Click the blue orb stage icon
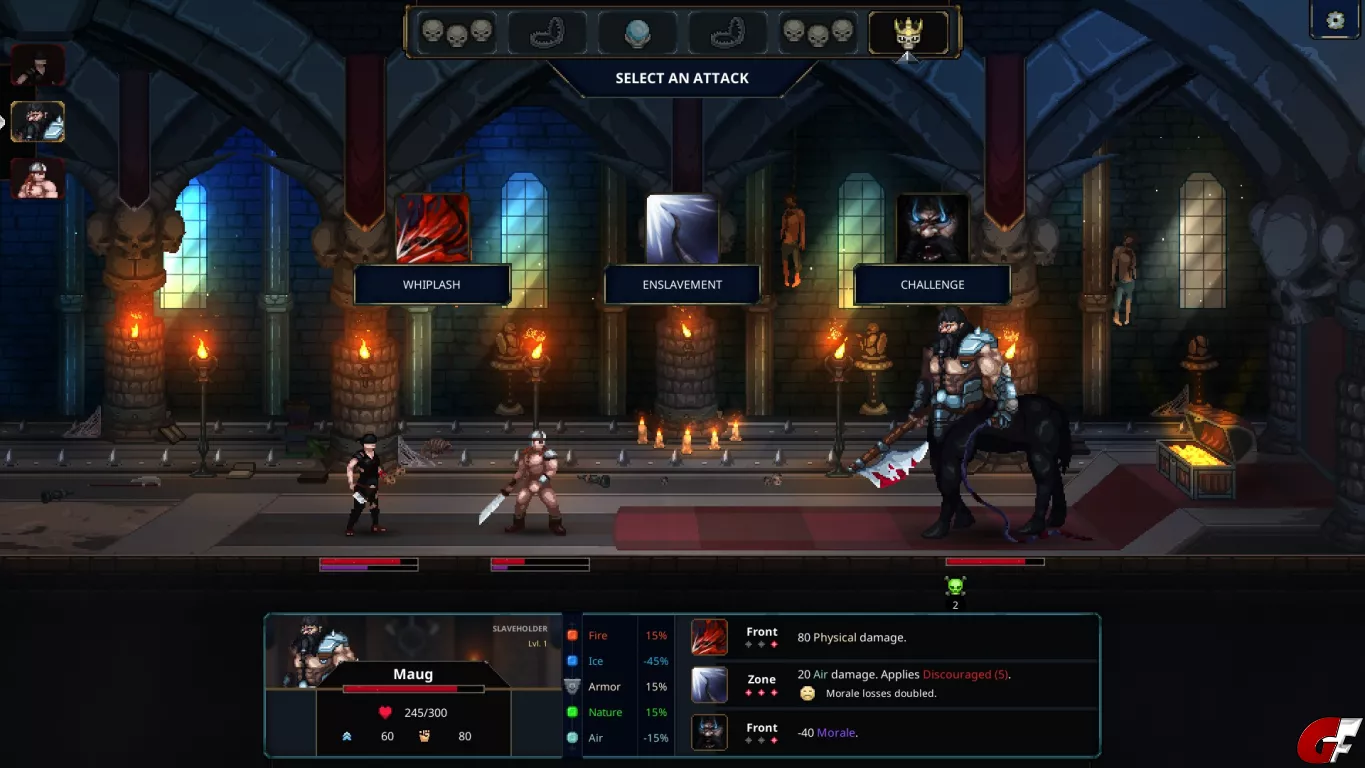This screenshot has height=768, width=1365. pos(637,33)
